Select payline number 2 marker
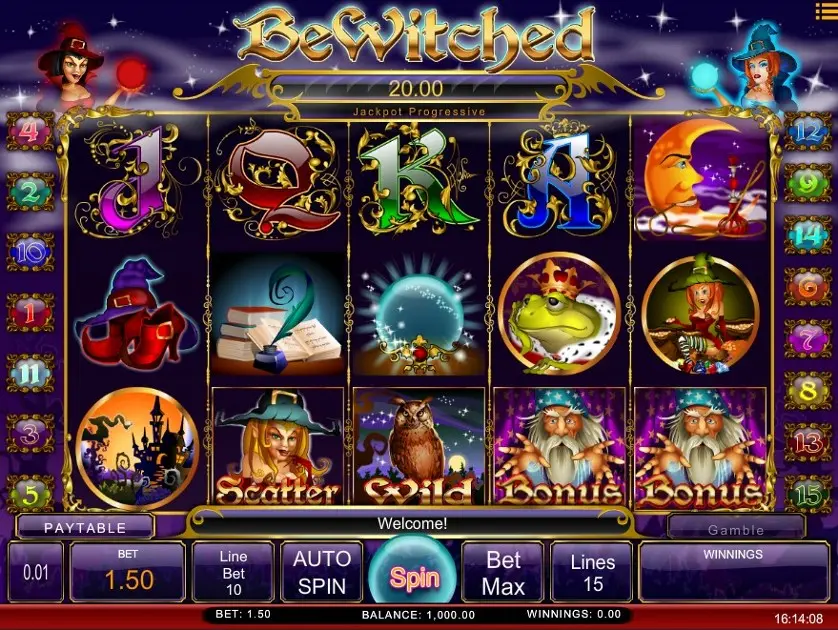This screenshot has height=630, width=838. point(30,190)
